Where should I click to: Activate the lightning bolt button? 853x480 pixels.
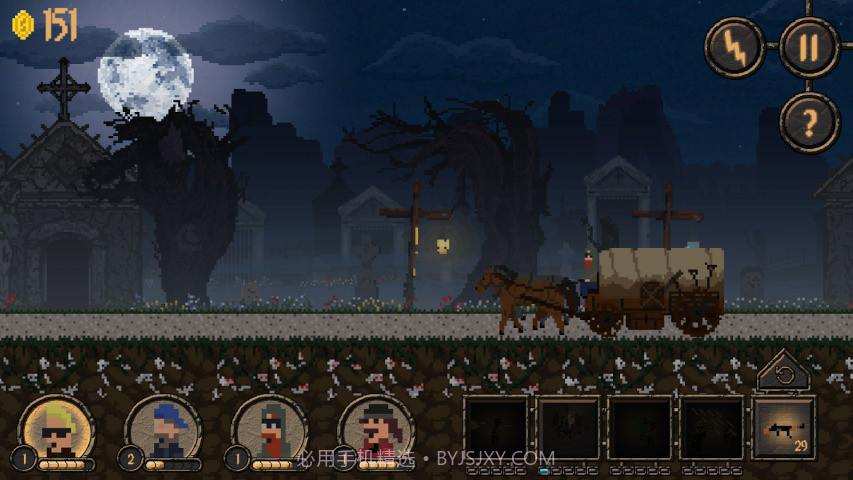click(735, 47)
